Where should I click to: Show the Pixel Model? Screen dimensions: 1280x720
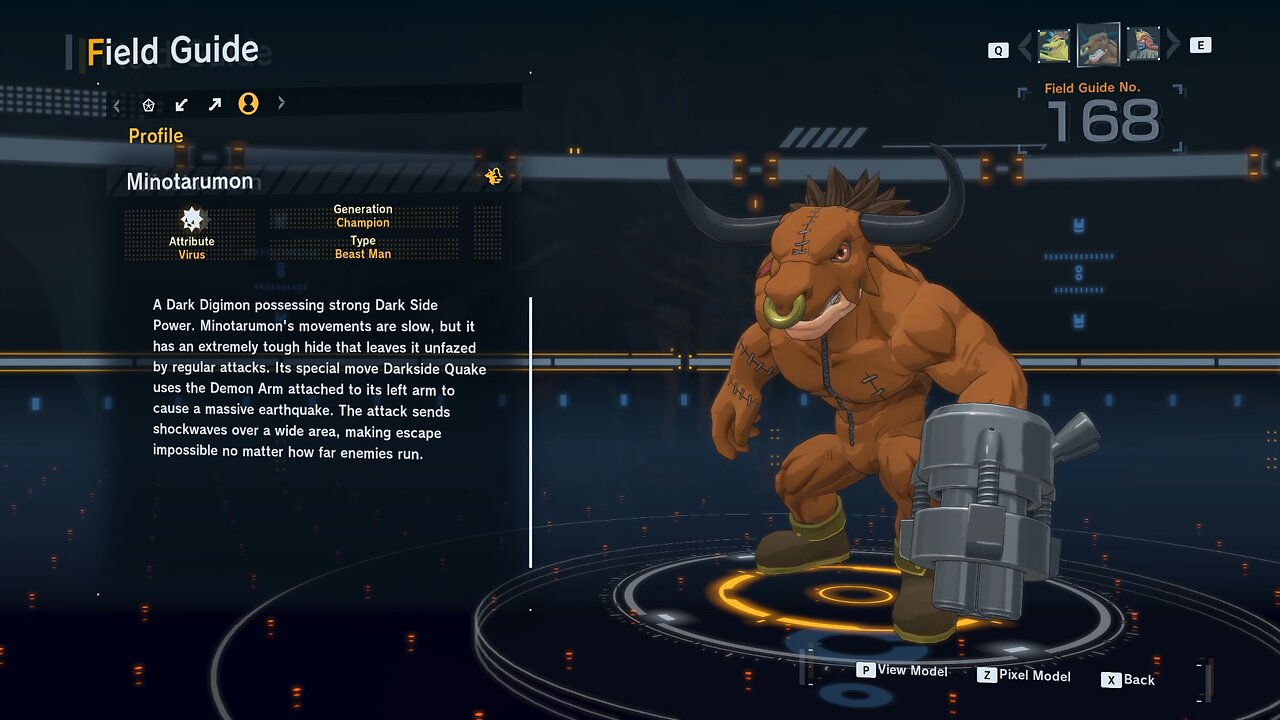[1024, 676]
